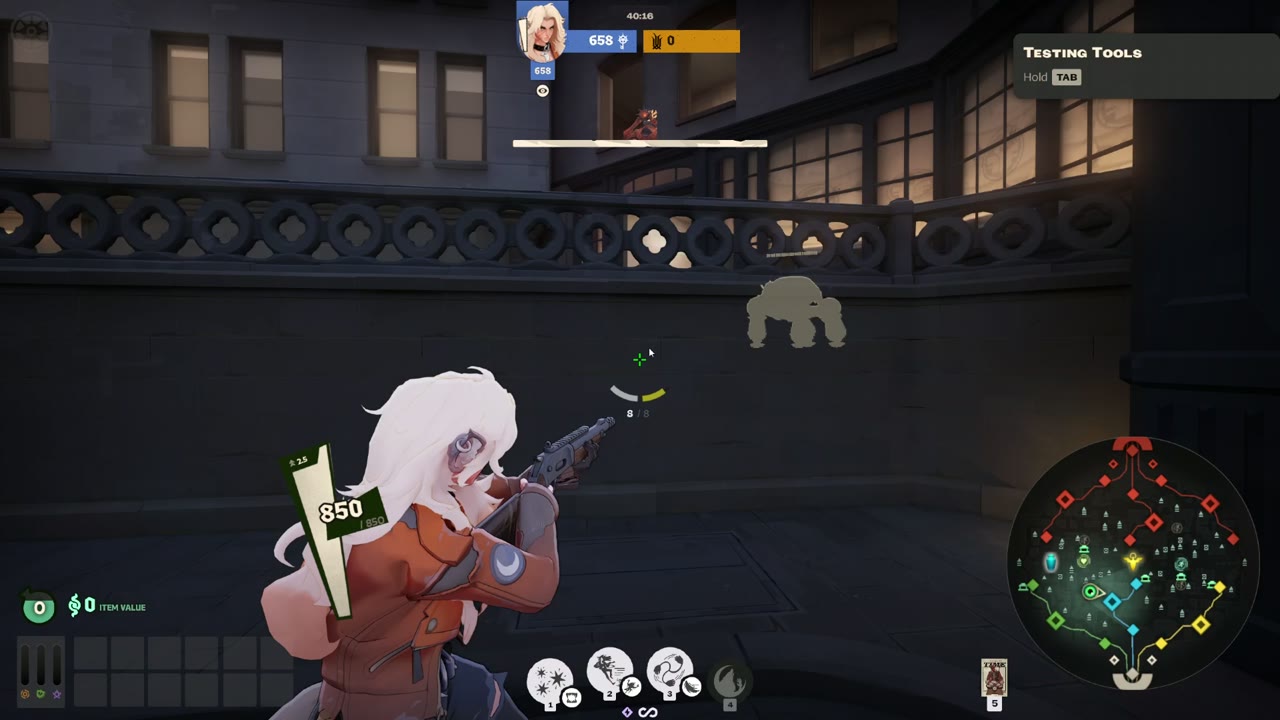1280x720 pixels.
Task: Click the infinity symbol below the ability bar
Action: [647, 712]
